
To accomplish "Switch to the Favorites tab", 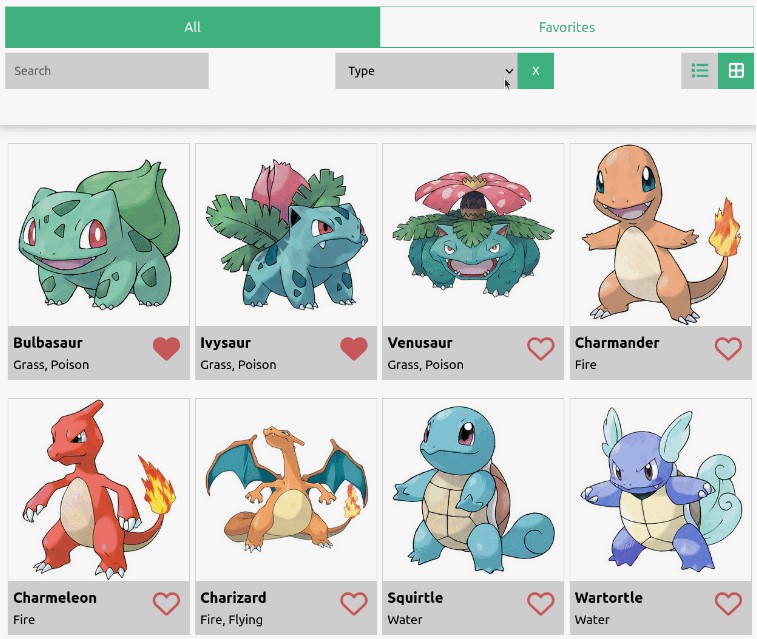I will (566, 27).
